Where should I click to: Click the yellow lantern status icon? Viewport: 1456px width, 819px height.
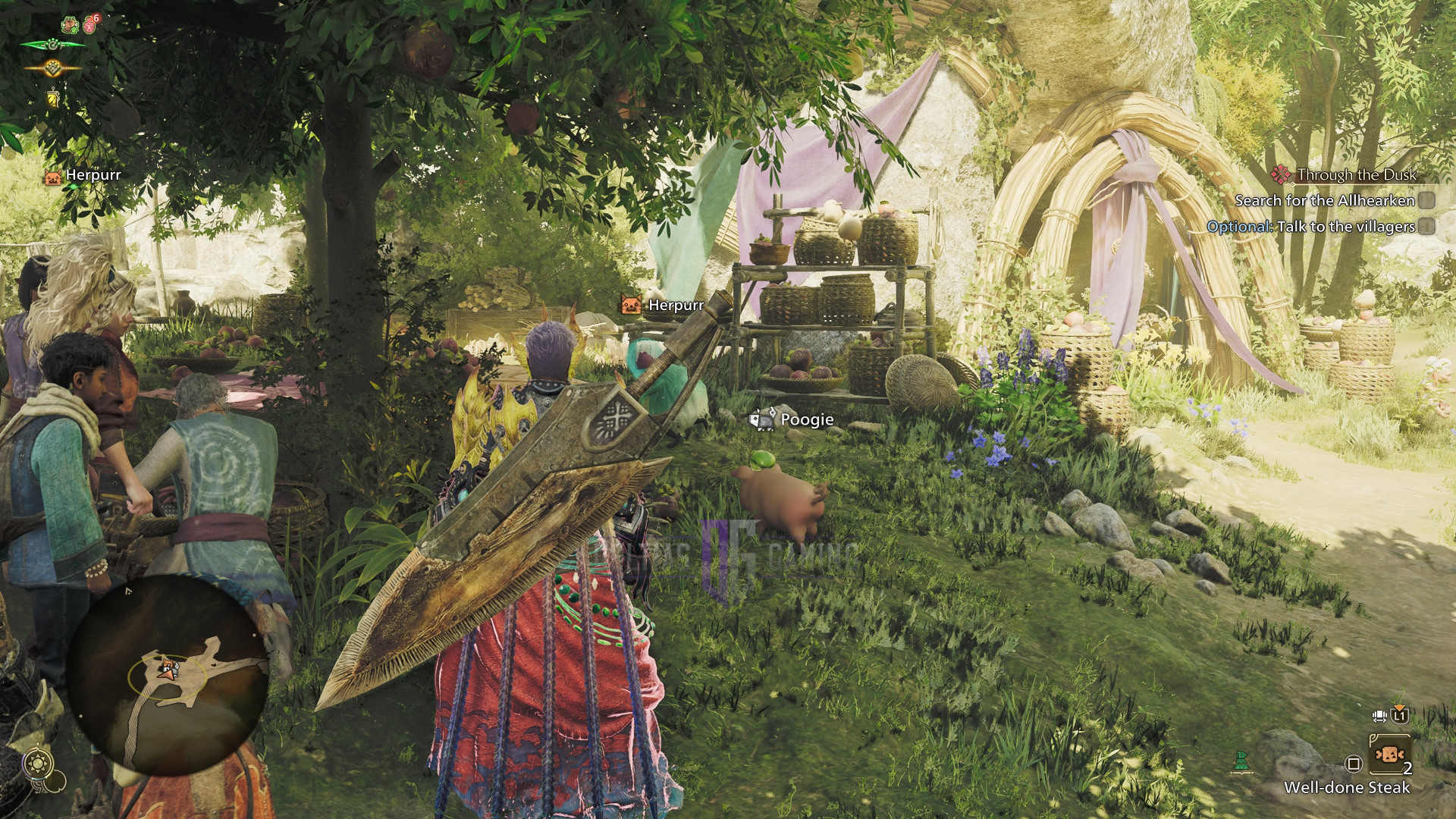53,97
